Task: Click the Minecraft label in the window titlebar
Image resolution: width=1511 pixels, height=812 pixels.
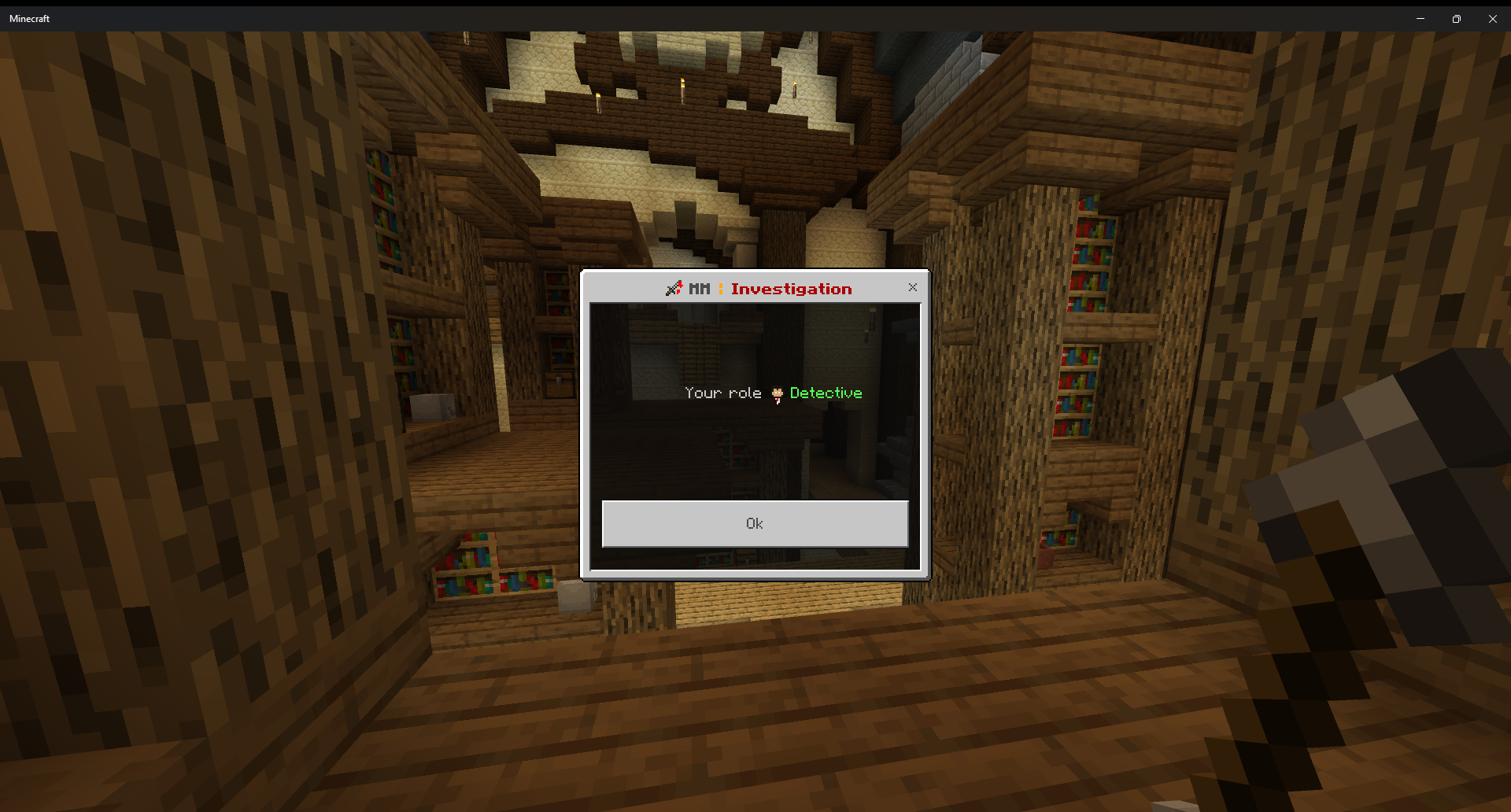Action: coord(28,18)
